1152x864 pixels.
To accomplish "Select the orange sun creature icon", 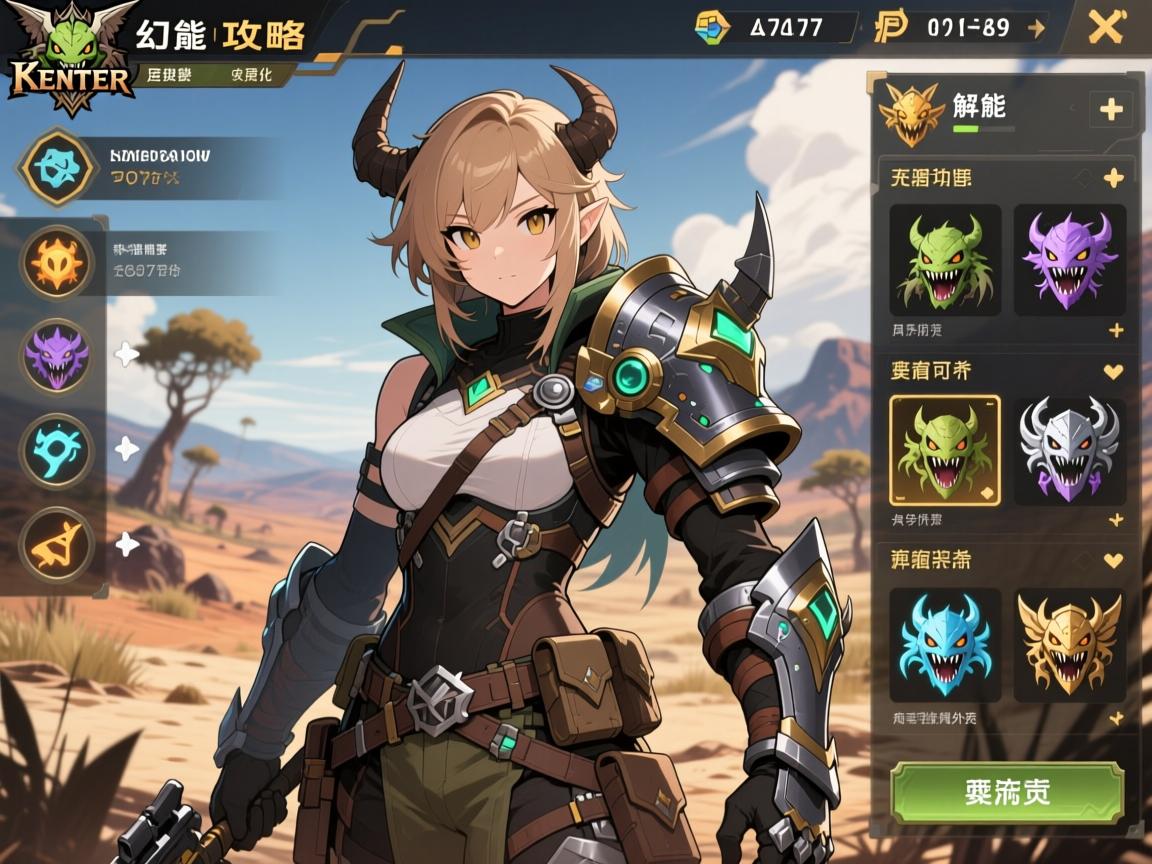I will 57,260.
